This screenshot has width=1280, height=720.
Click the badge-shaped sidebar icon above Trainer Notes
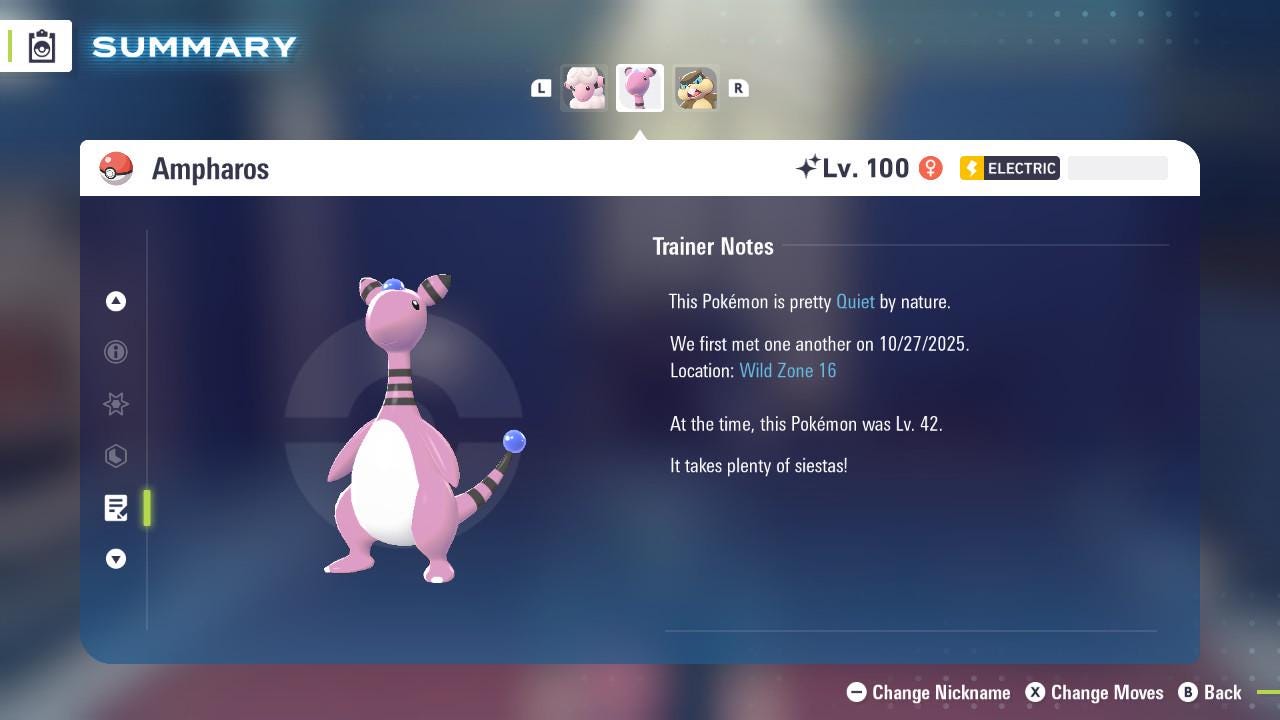click(x=116, y=456)
